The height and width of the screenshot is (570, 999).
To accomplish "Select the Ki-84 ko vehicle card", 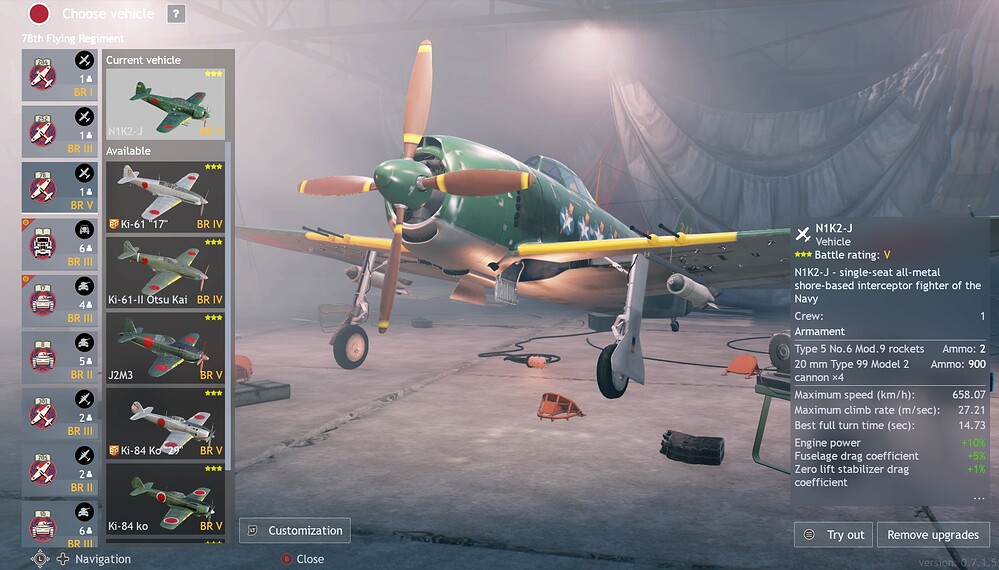I will coord(165,497).
